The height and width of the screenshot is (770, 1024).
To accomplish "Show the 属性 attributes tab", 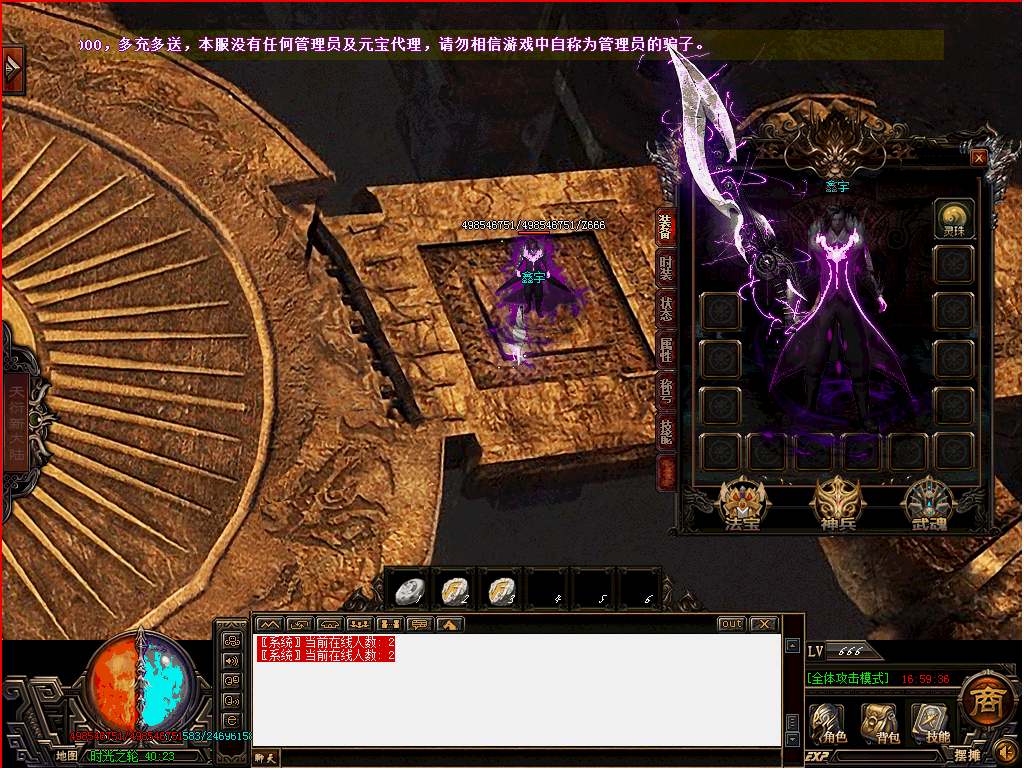I will click(x=666, y=350).
